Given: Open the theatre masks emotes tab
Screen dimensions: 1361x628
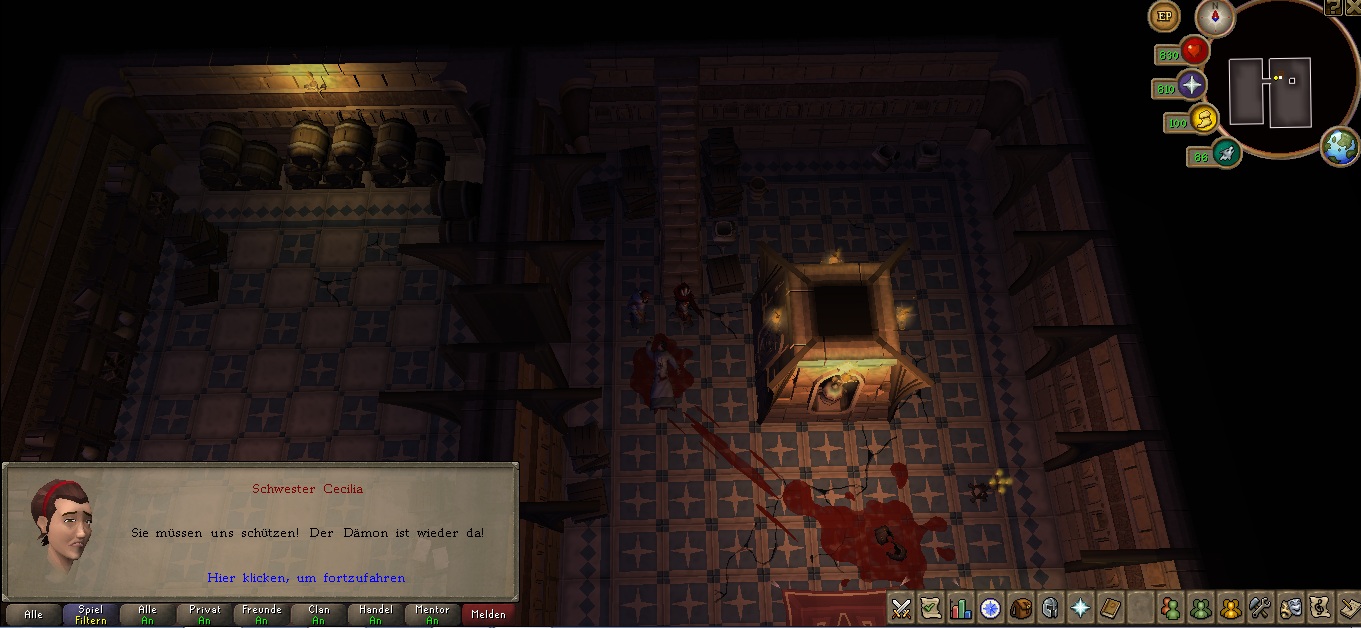Looking at the screenshot, I should click(1290, 608).
